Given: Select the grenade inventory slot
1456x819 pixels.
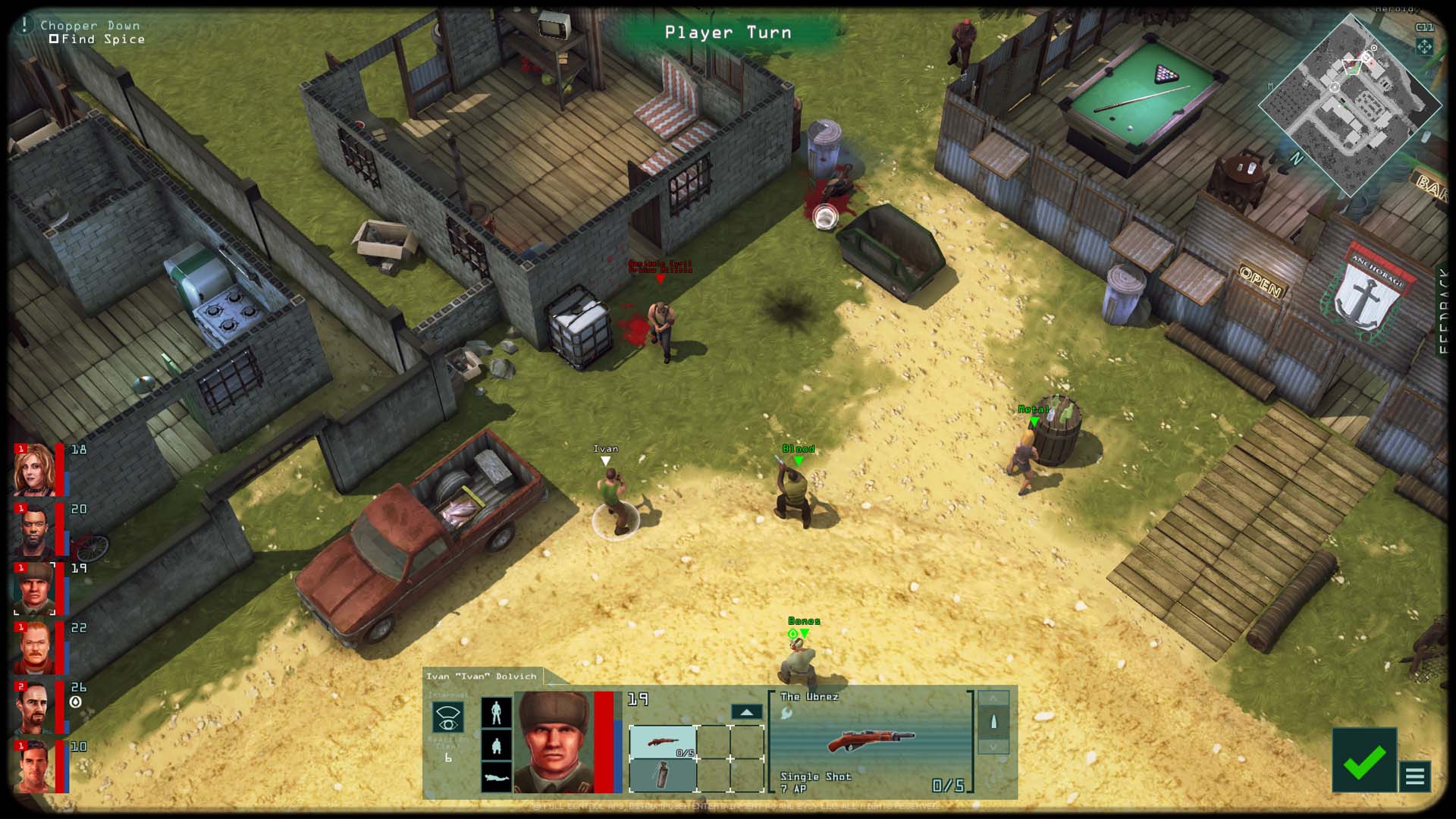Looking at the screenshot, I should pos(662,775).
